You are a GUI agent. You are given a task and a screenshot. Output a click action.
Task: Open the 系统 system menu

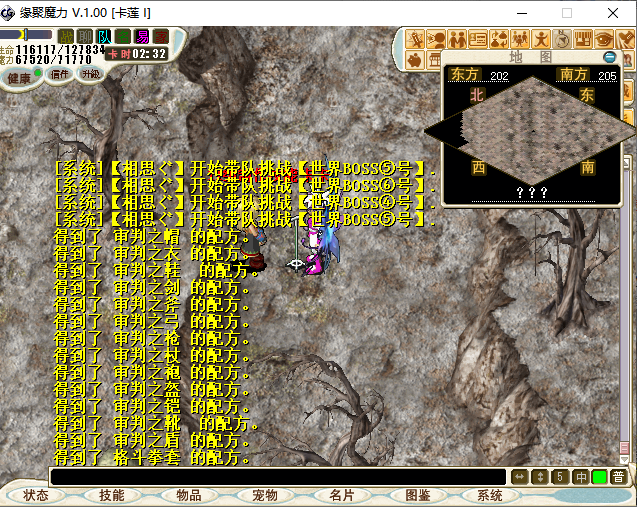tap(490, 495)
